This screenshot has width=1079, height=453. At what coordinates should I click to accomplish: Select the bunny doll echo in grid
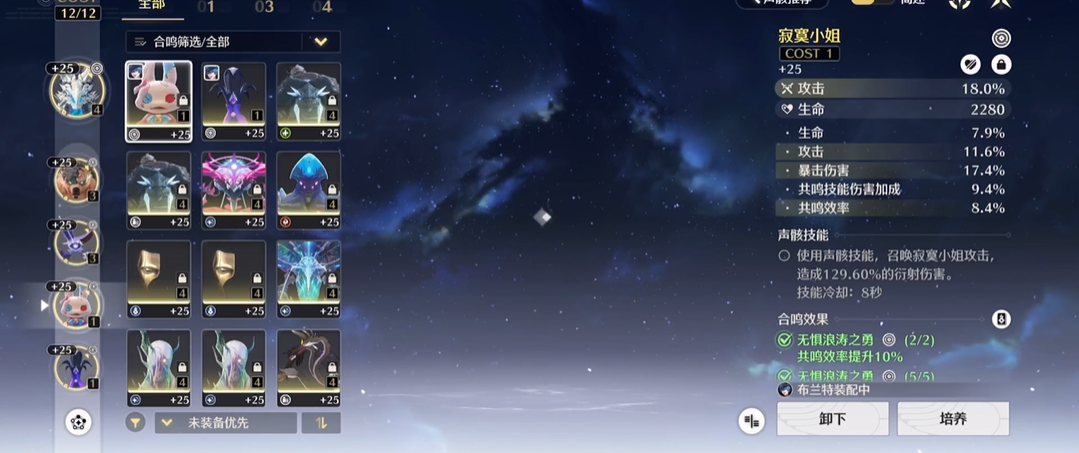(159, 101)
